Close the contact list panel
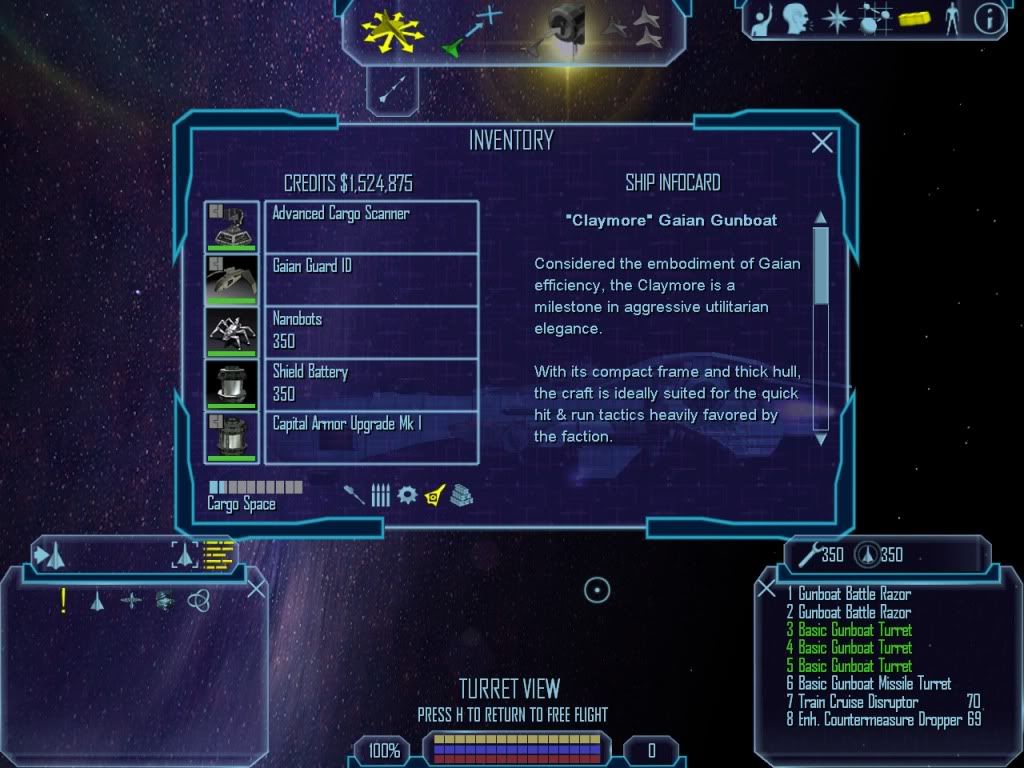 tap(256, 588)
